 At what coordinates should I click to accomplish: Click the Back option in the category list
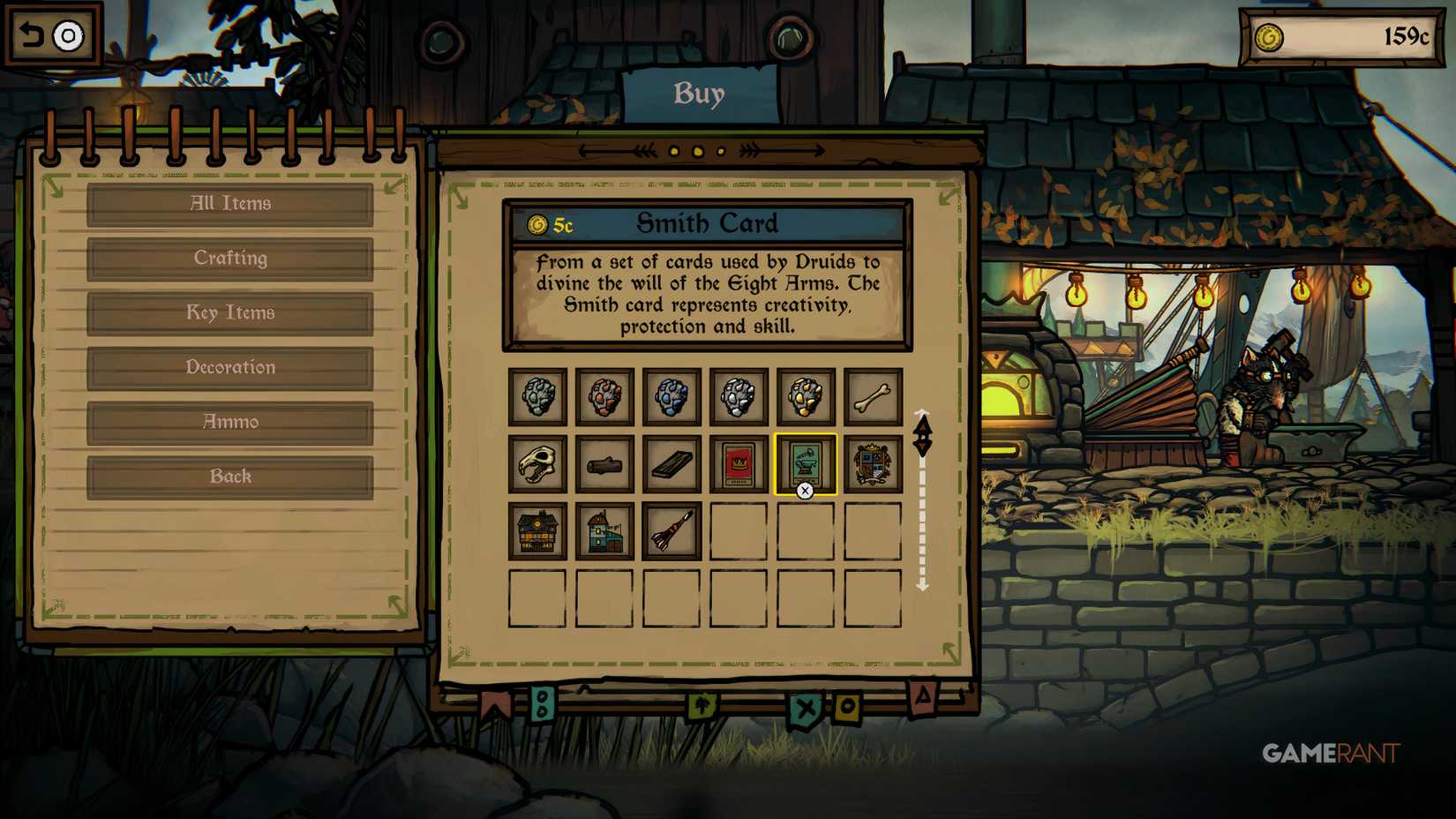pos(229,476)
